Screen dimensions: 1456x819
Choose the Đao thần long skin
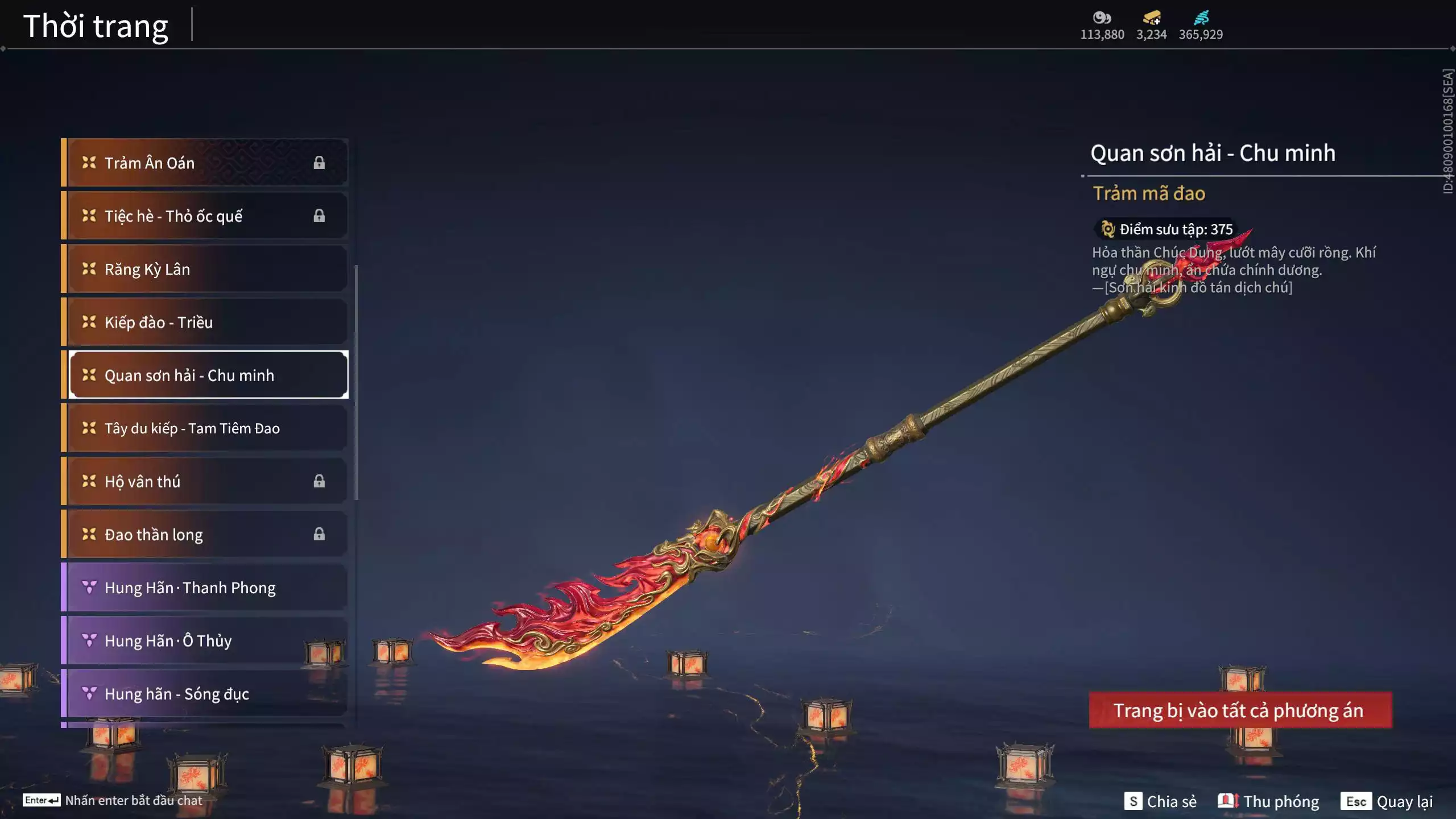205,535
